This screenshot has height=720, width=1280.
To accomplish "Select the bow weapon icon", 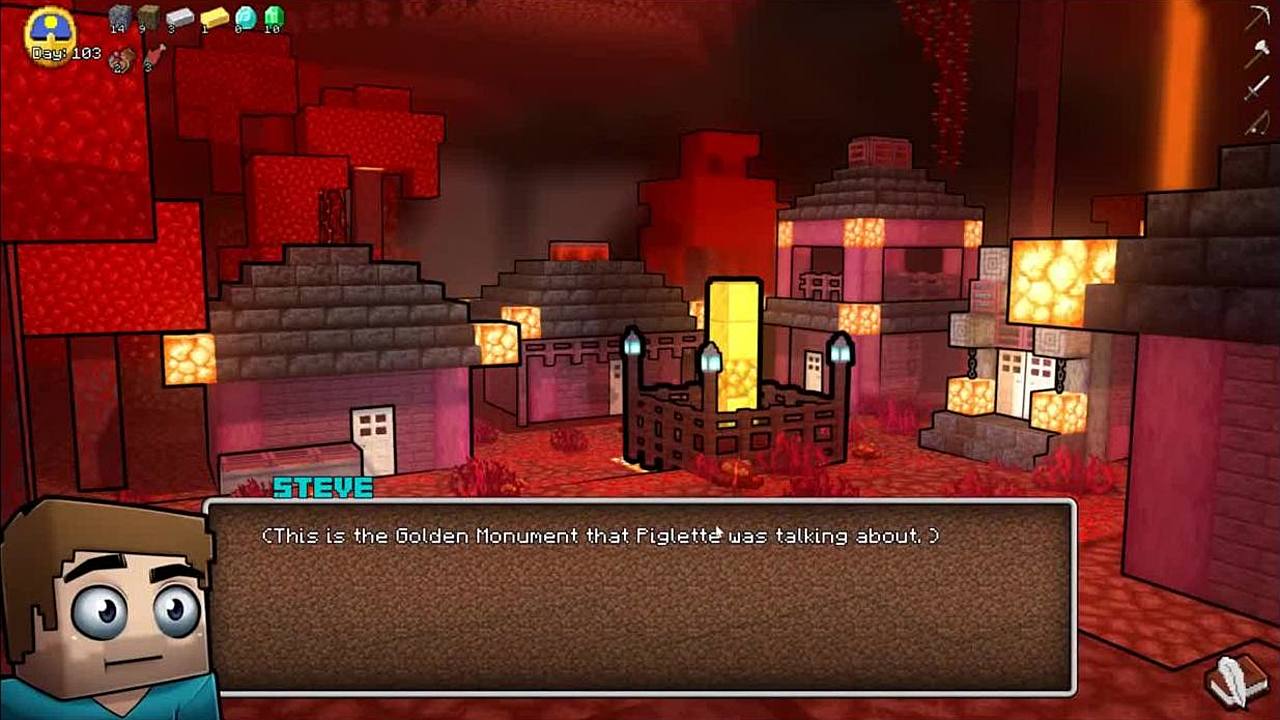I will click(x=1256, y=122).
